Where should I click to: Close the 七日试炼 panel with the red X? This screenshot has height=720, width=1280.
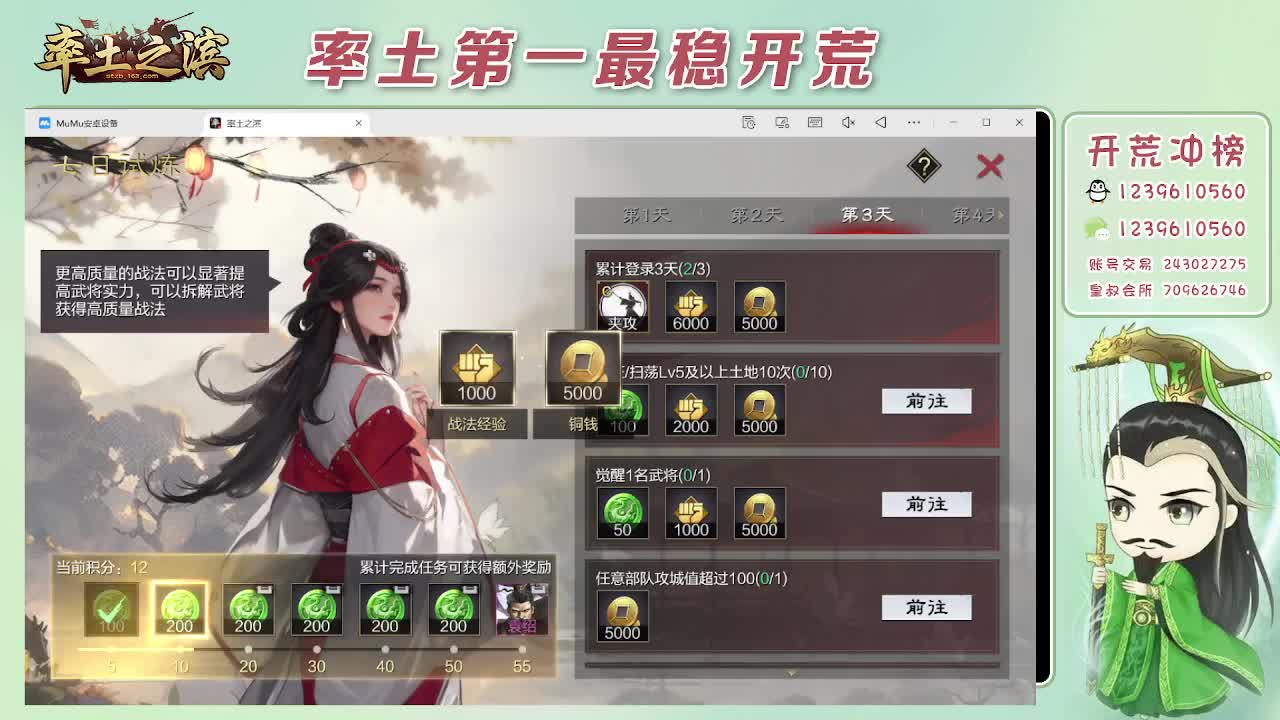989,167
